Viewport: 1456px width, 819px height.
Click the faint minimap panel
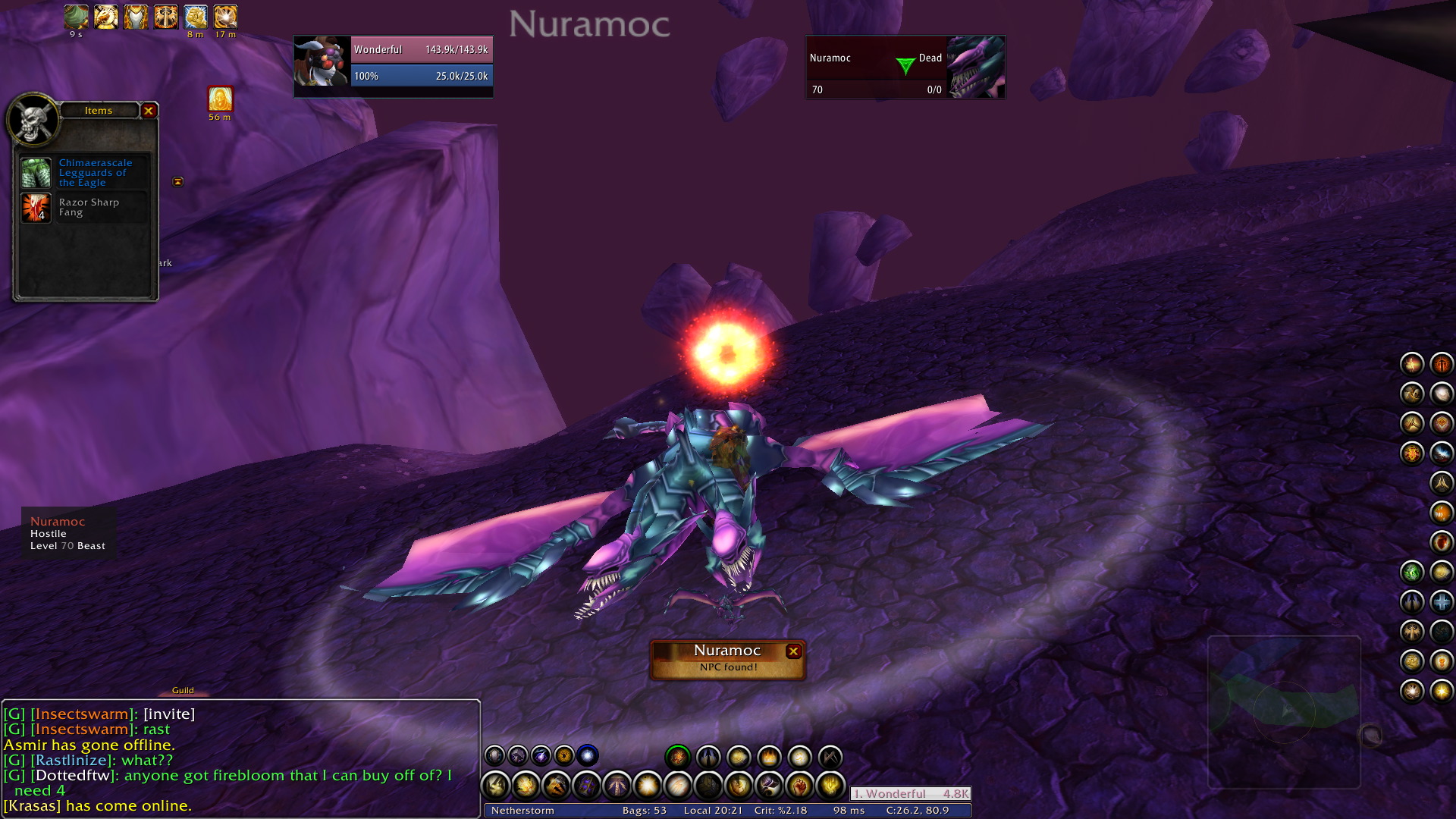[x=1283, y=711]
